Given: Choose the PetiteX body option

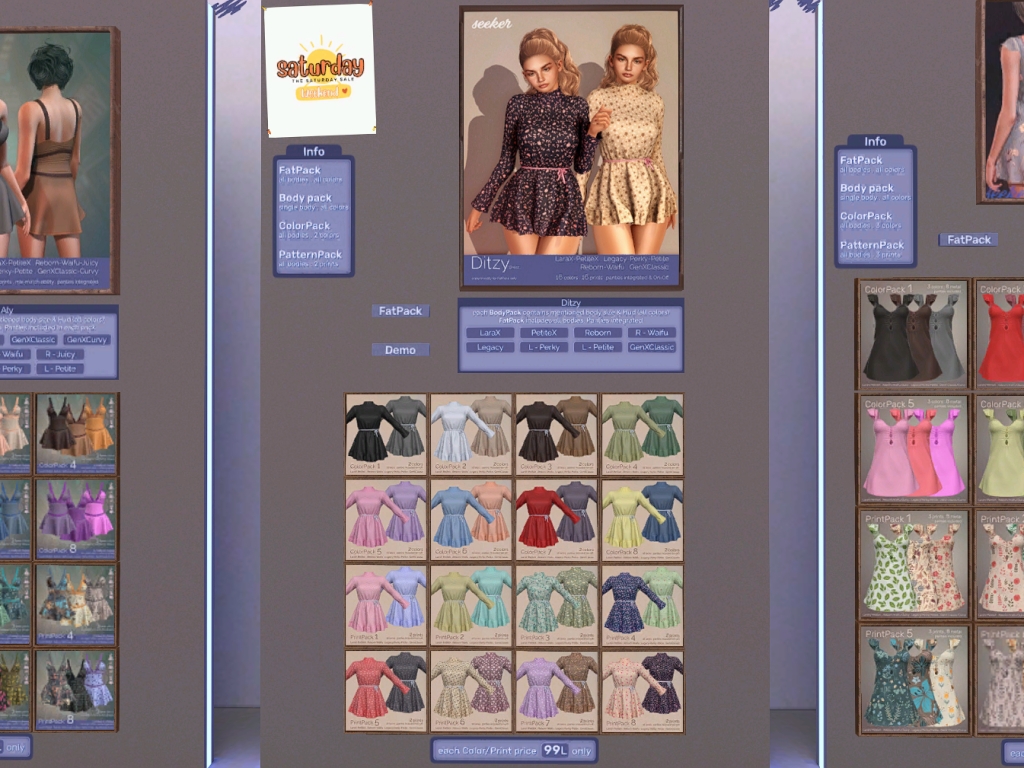Looking at the screenshot, I should (x=544, y=333).
